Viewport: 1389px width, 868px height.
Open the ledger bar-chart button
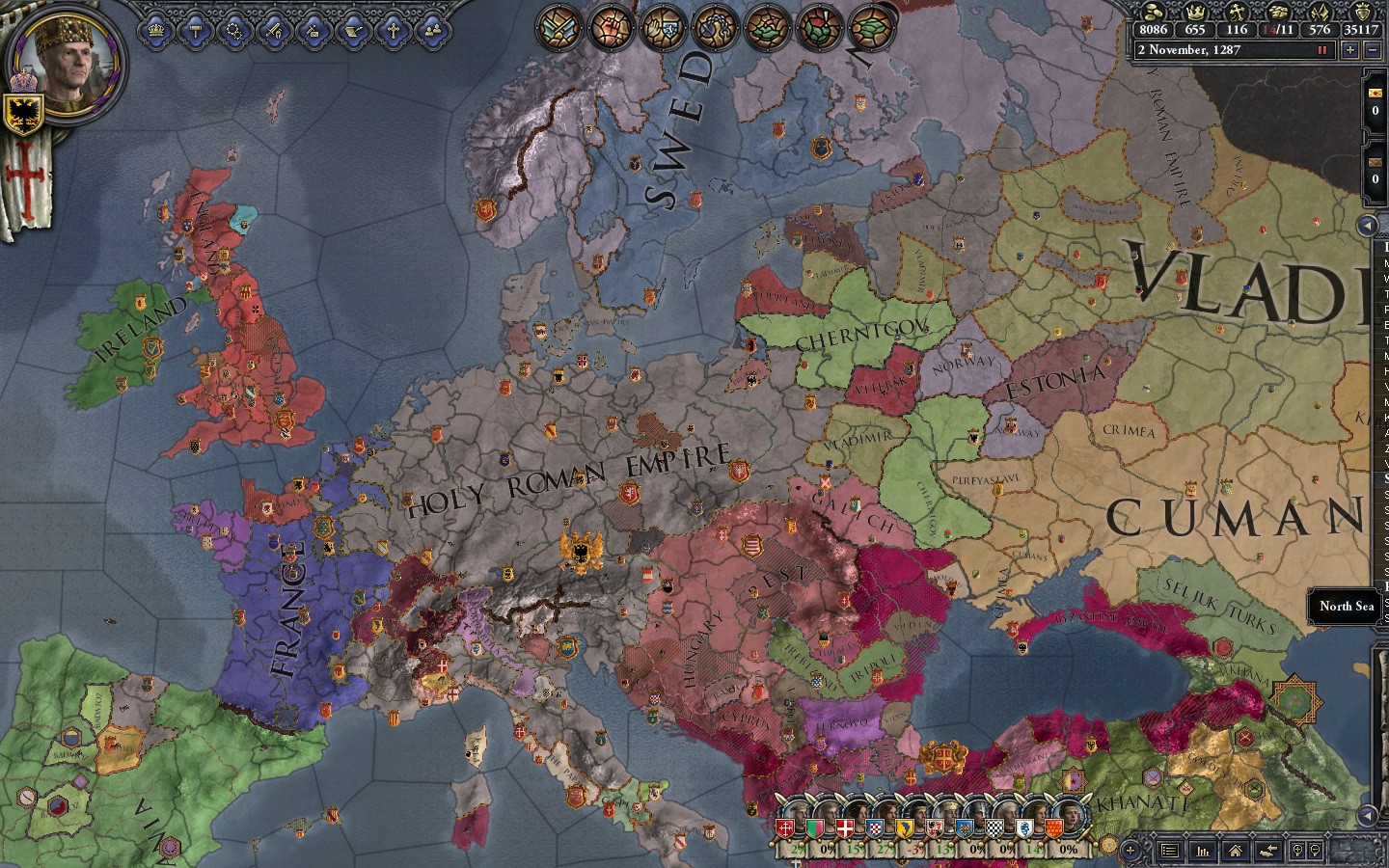coord(1203,851)
